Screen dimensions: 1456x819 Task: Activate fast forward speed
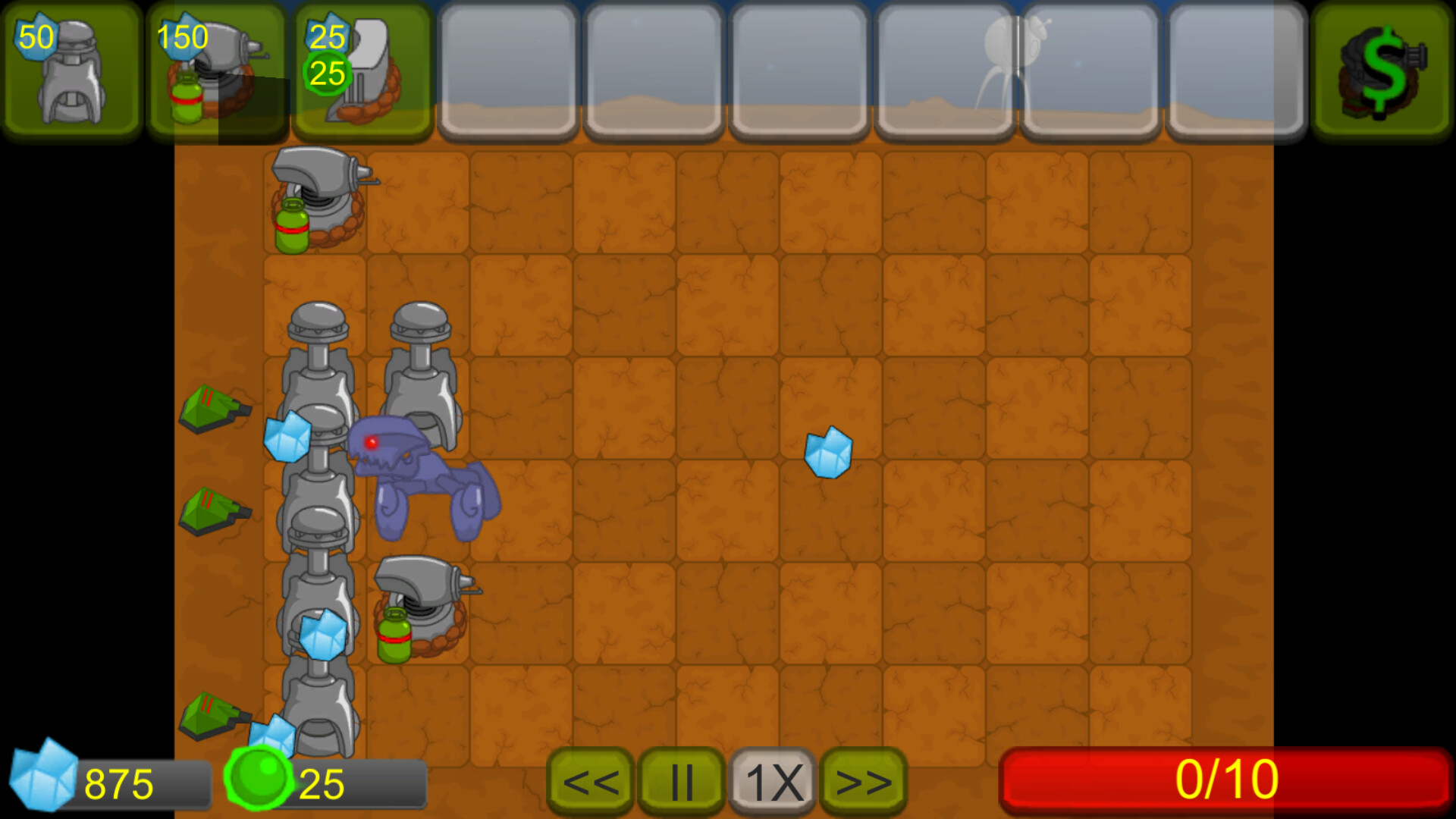pyautogui.click(x=862, y=780)
